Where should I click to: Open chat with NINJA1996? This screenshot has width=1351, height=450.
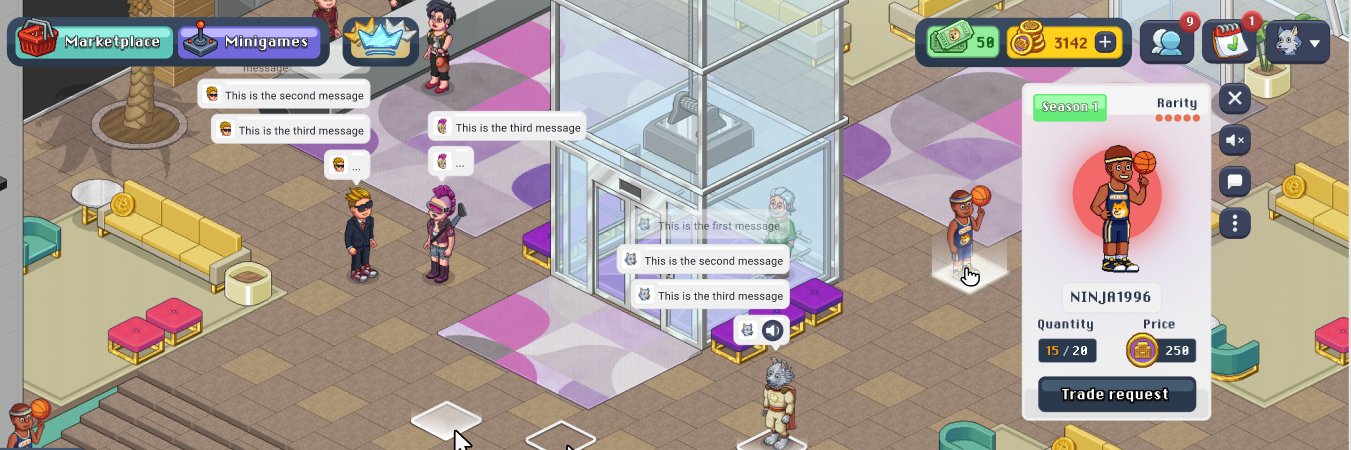[1235, 182]
